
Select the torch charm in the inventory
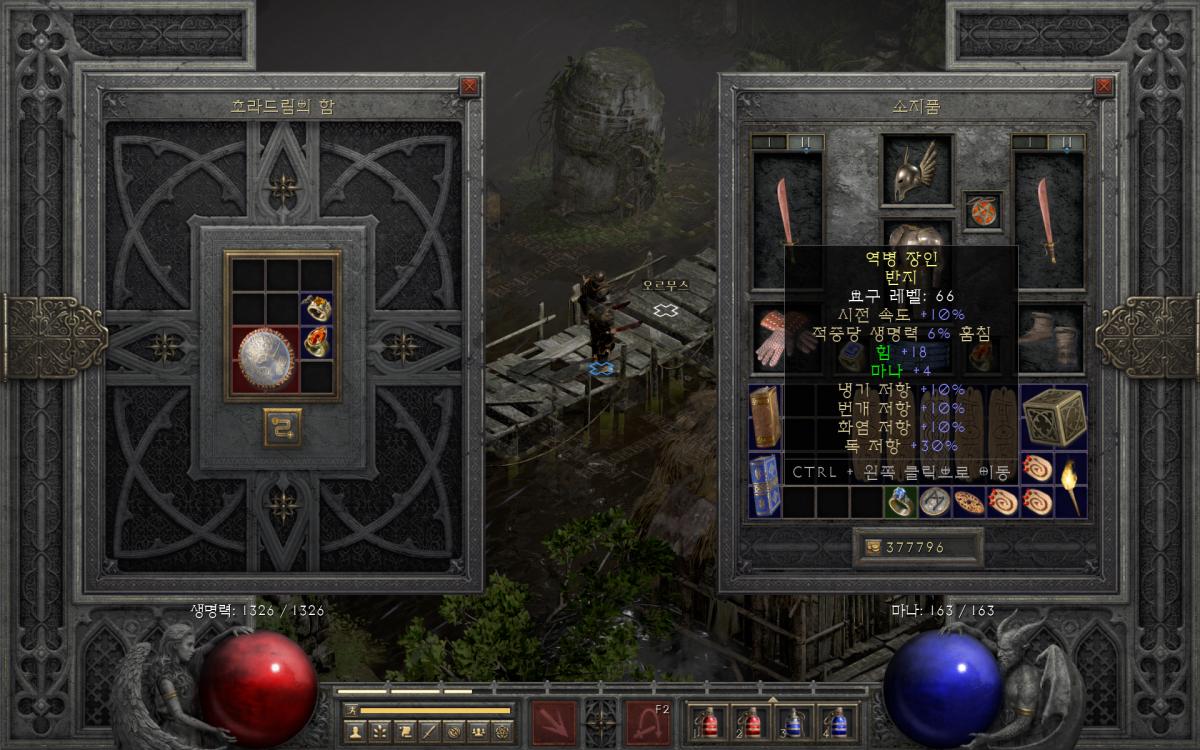tap(1071, 485)
